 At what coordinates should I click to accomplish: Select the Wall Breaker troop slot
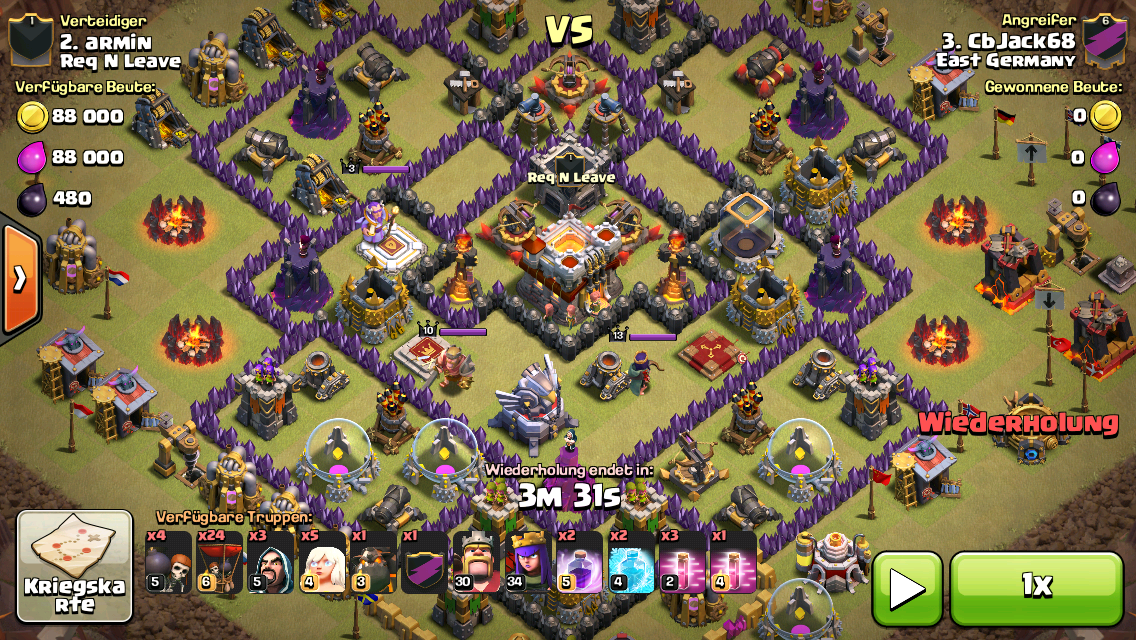coord(167,563)
